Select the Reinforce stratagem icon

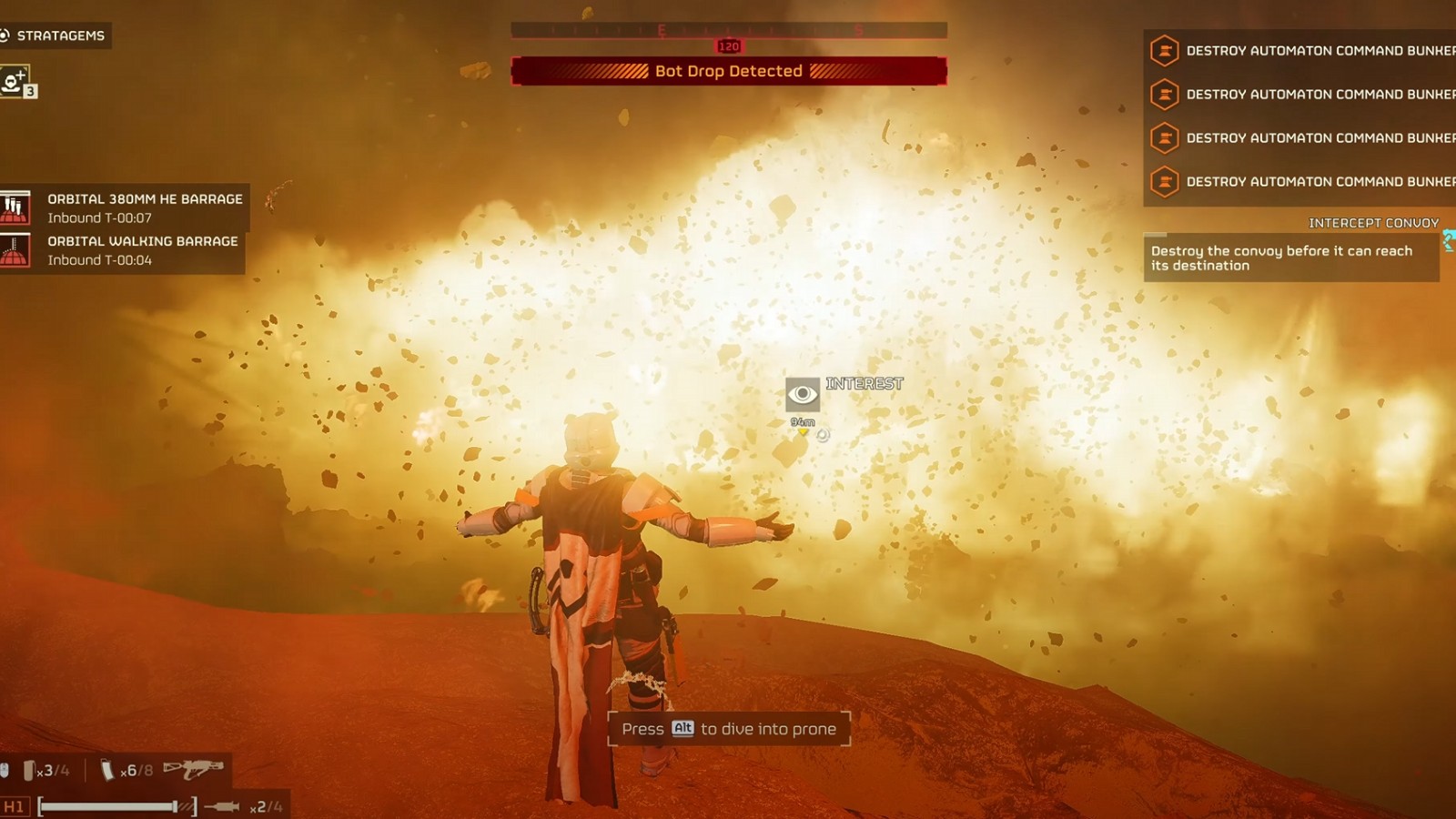(x=15, y=81)
